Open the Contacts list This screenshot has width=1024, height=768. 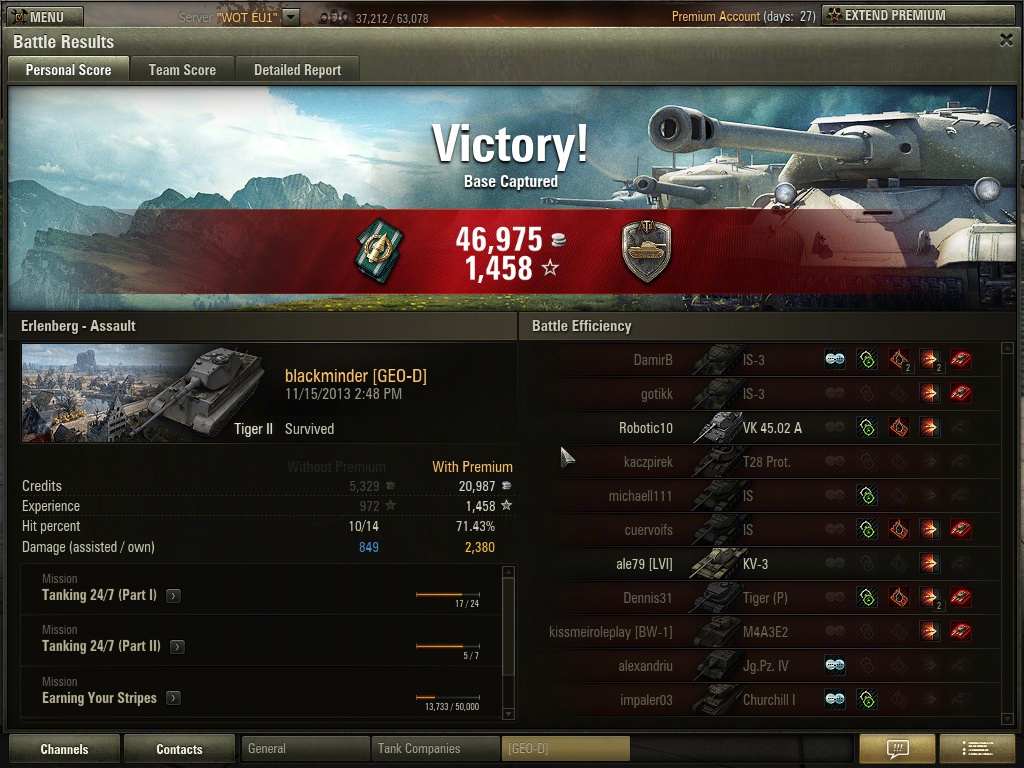click(179, 749)
